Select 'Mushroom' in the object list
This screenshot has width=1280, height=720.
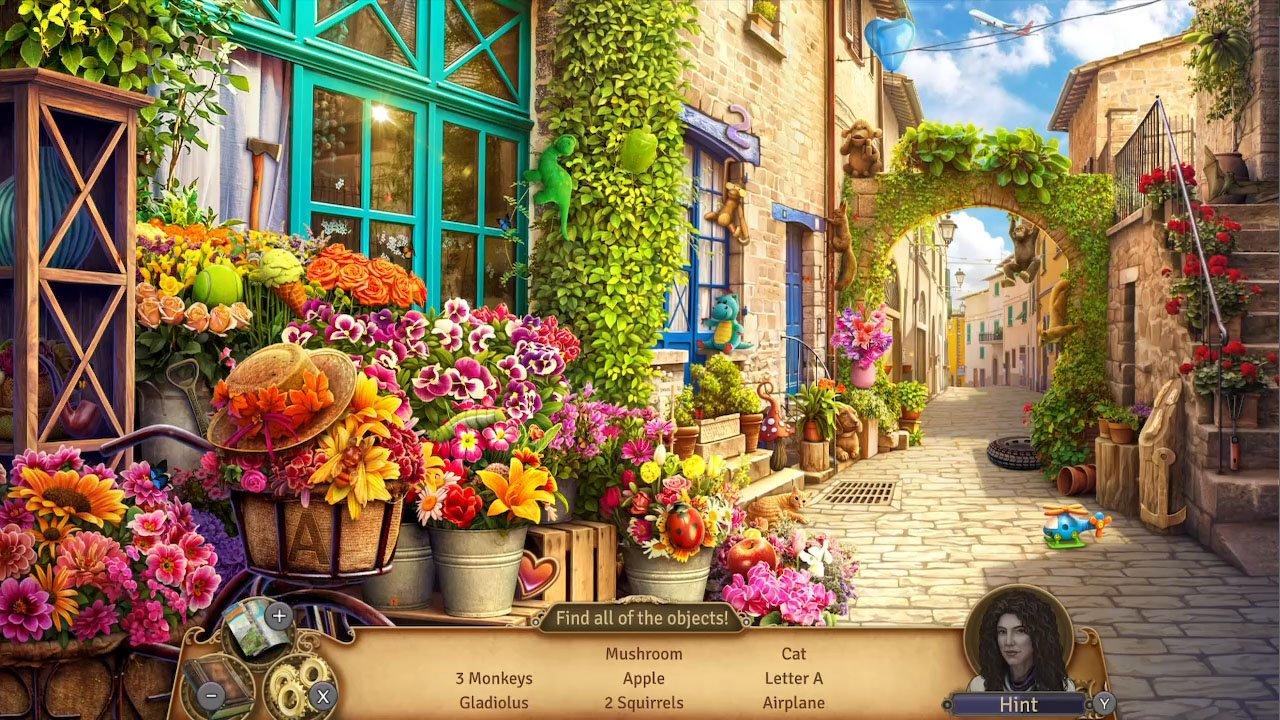pyautogui.click(x=644, y=653)
